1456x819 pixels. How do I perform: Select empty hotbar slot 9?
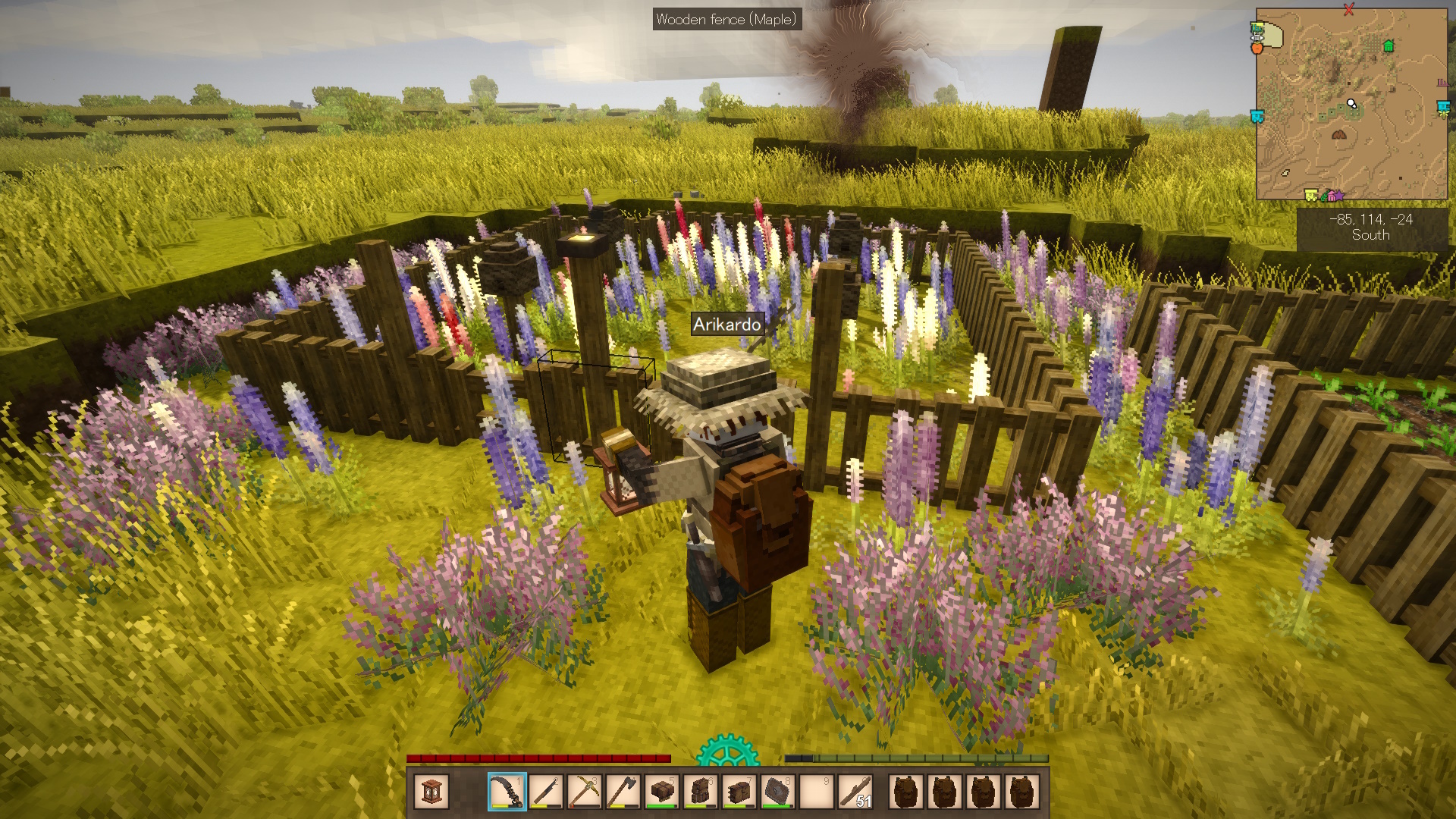click(x=816, y=792)
